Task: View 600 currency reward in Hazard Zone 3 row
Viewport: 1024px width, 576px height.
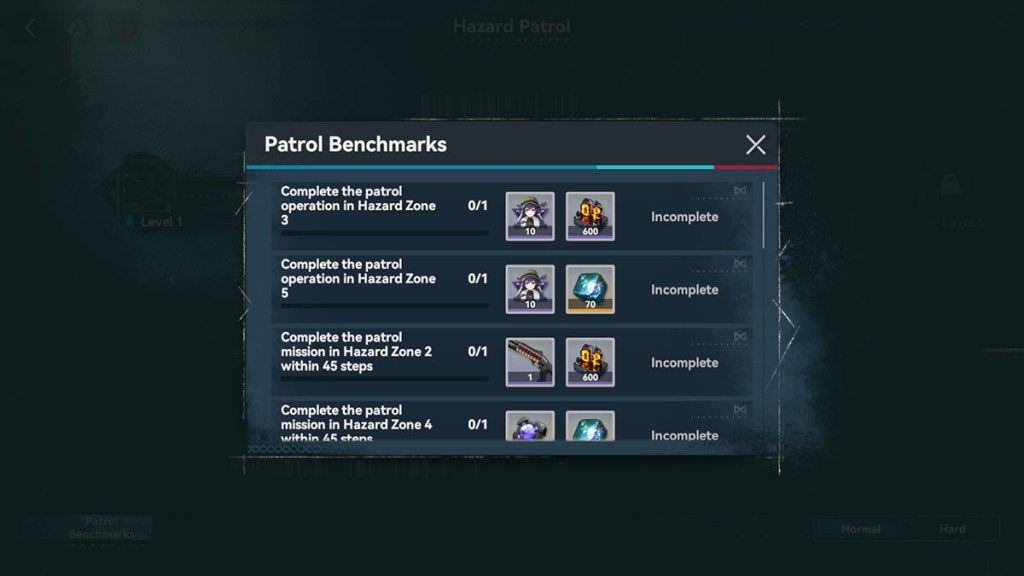Action: (x=590, y=216)
